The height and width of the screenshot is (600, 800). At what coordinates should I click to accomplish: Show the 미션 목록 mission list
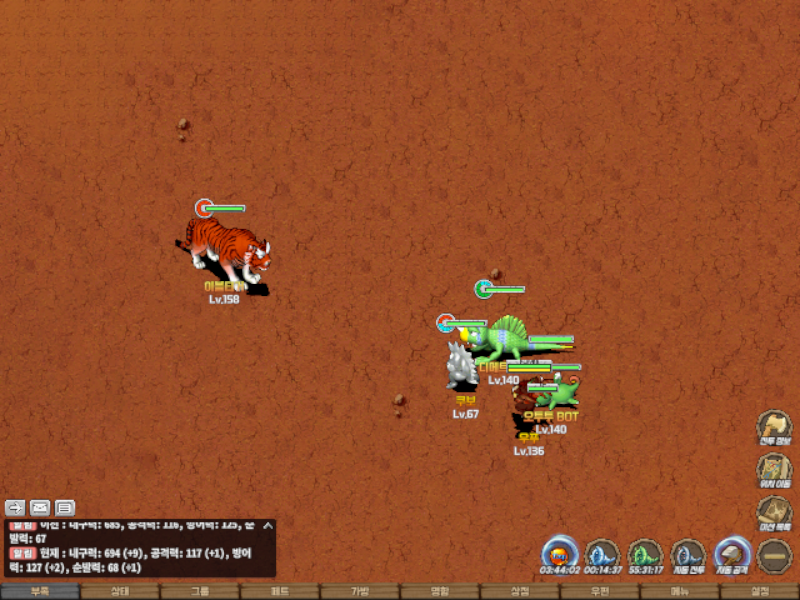click(x=773, y=513)
